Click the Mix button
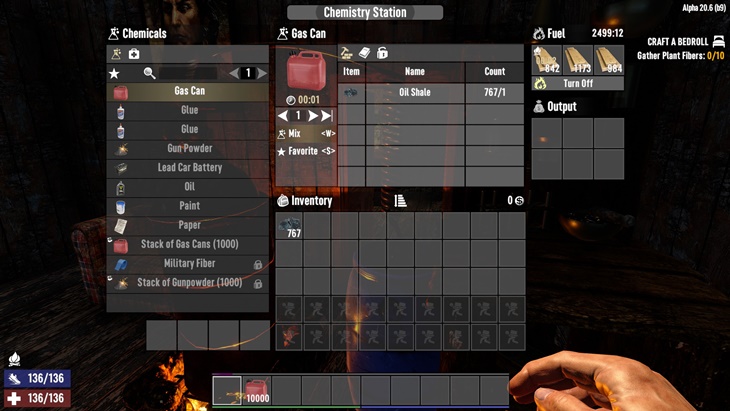Screen dimensions: 730x411 pos(305,133)
